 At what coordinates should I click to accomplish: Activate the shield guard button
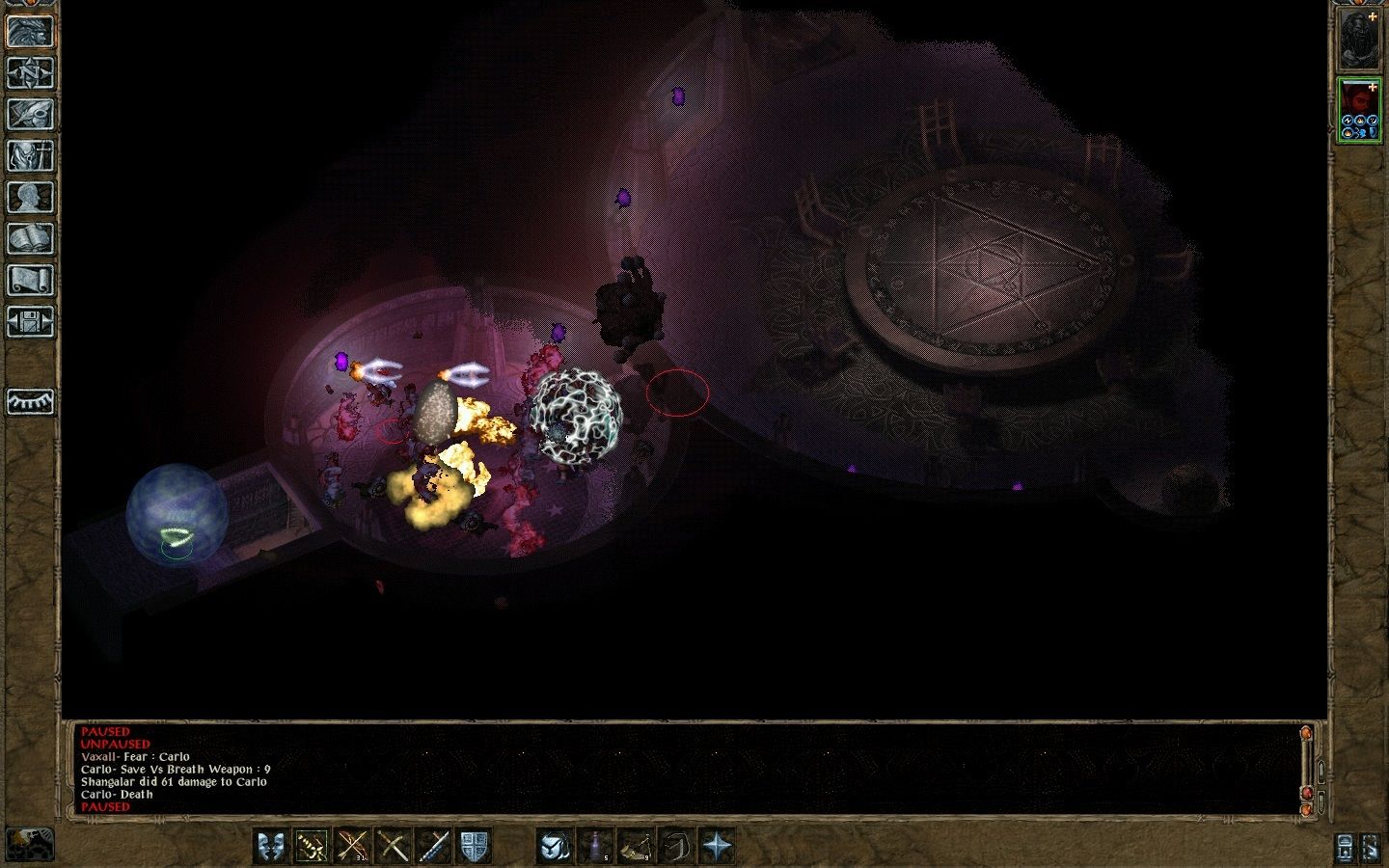coord(473,846)
